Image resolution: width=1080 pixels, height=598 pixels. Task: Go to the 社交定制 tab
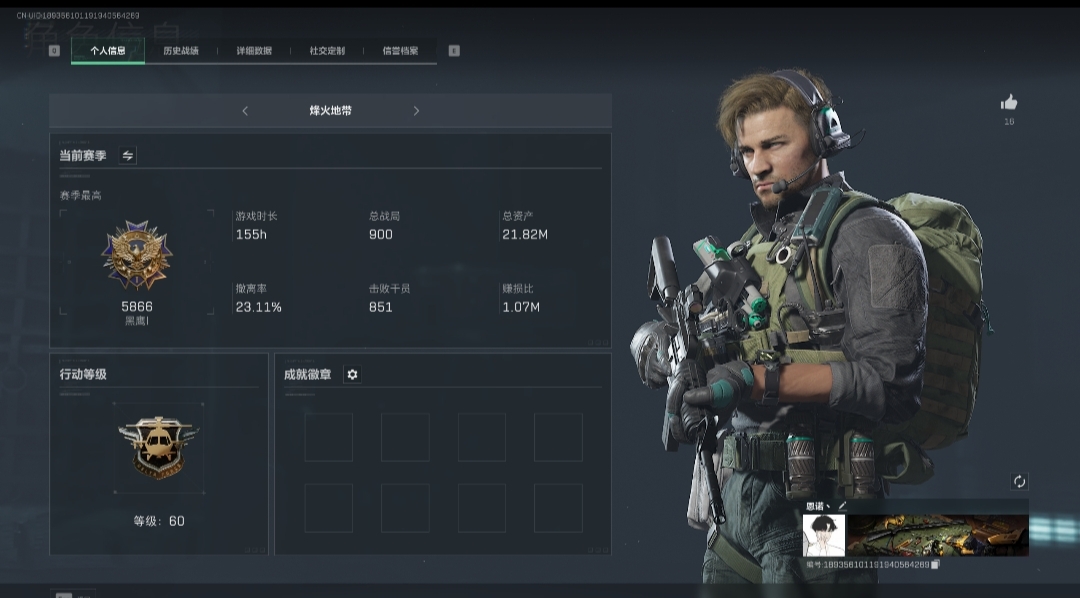pyautogui.click(x=327, y=51)
